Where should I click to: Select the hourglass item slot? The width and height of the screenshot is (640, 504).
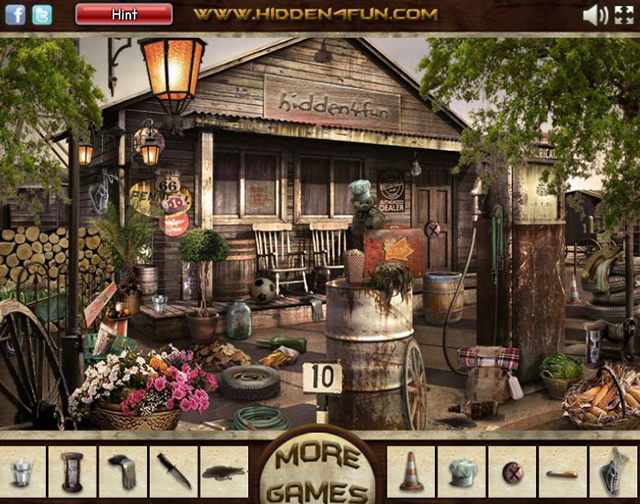72,471
